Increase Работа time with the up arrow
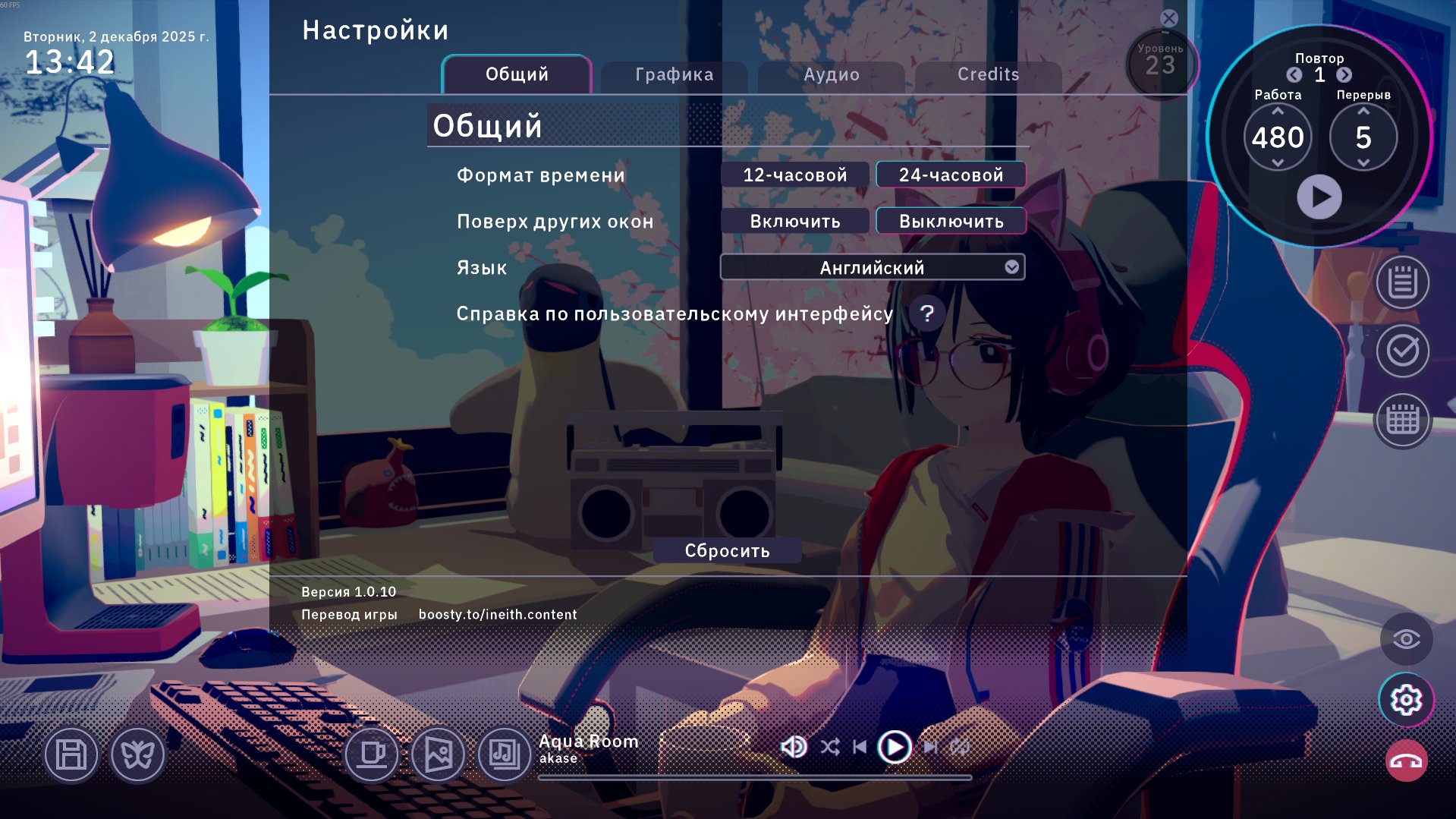Viewport: 1456px width, 819px height. [1277, 110]
